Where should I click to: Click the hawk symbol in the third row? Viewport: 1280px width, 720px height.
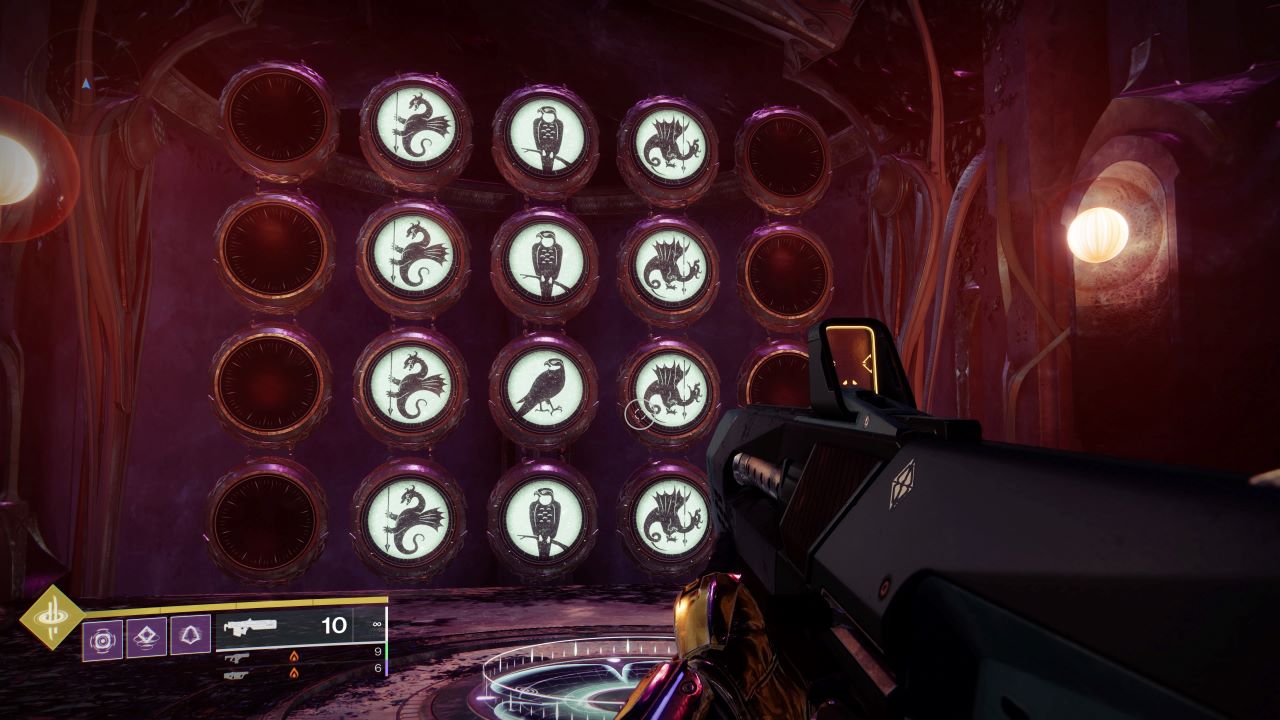545,384
